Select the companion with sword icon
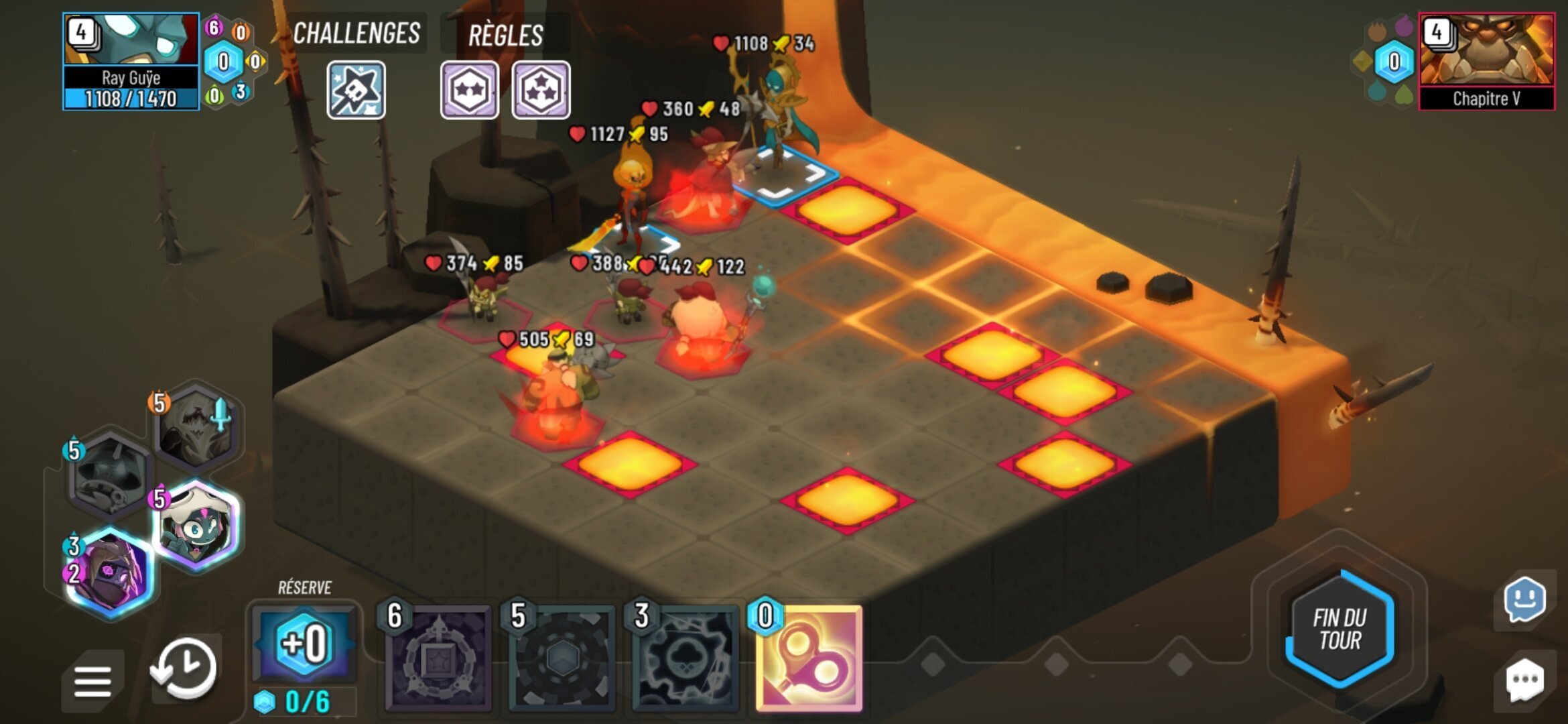This screenshot has width=1568, height=724. coord(196,427)
